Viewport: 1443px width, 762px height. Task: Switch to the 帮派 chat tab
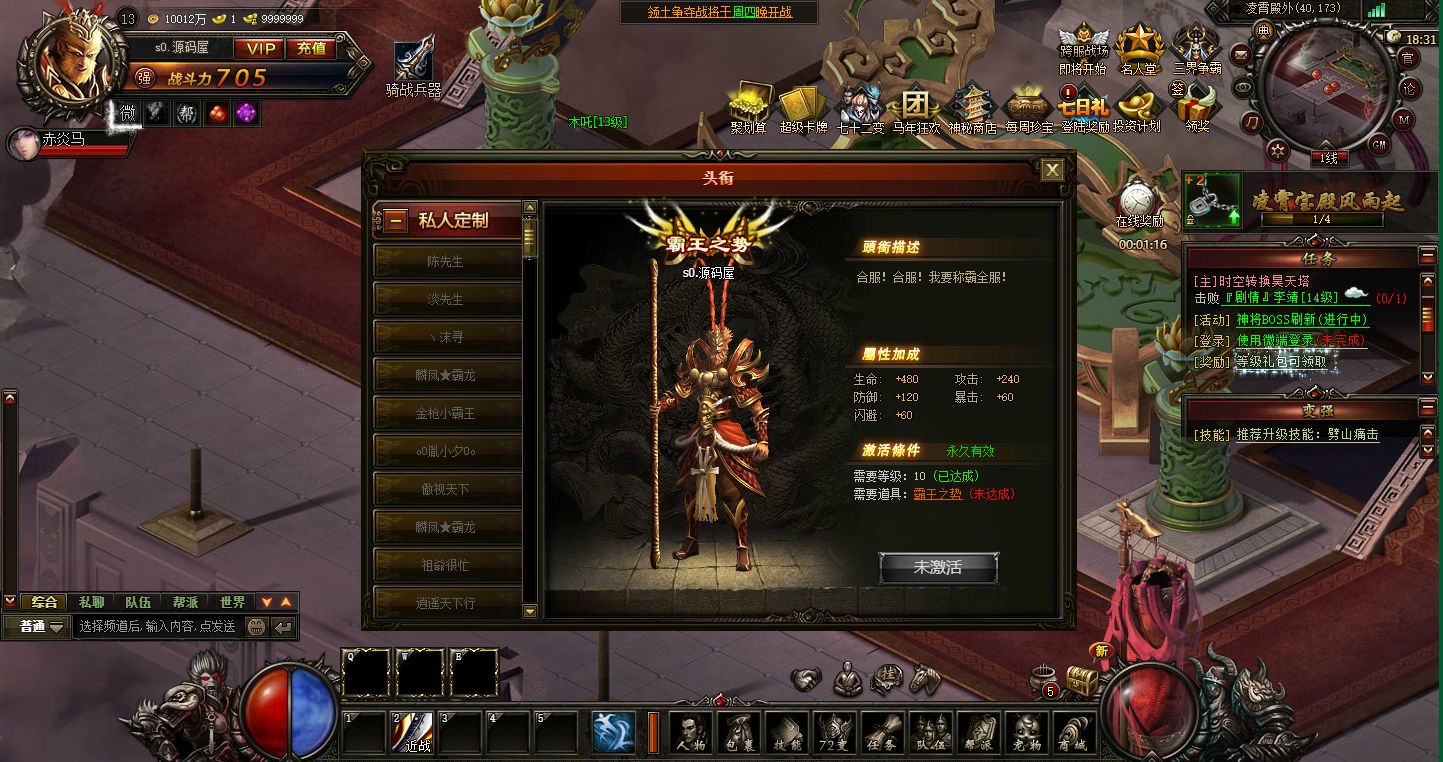186,602
